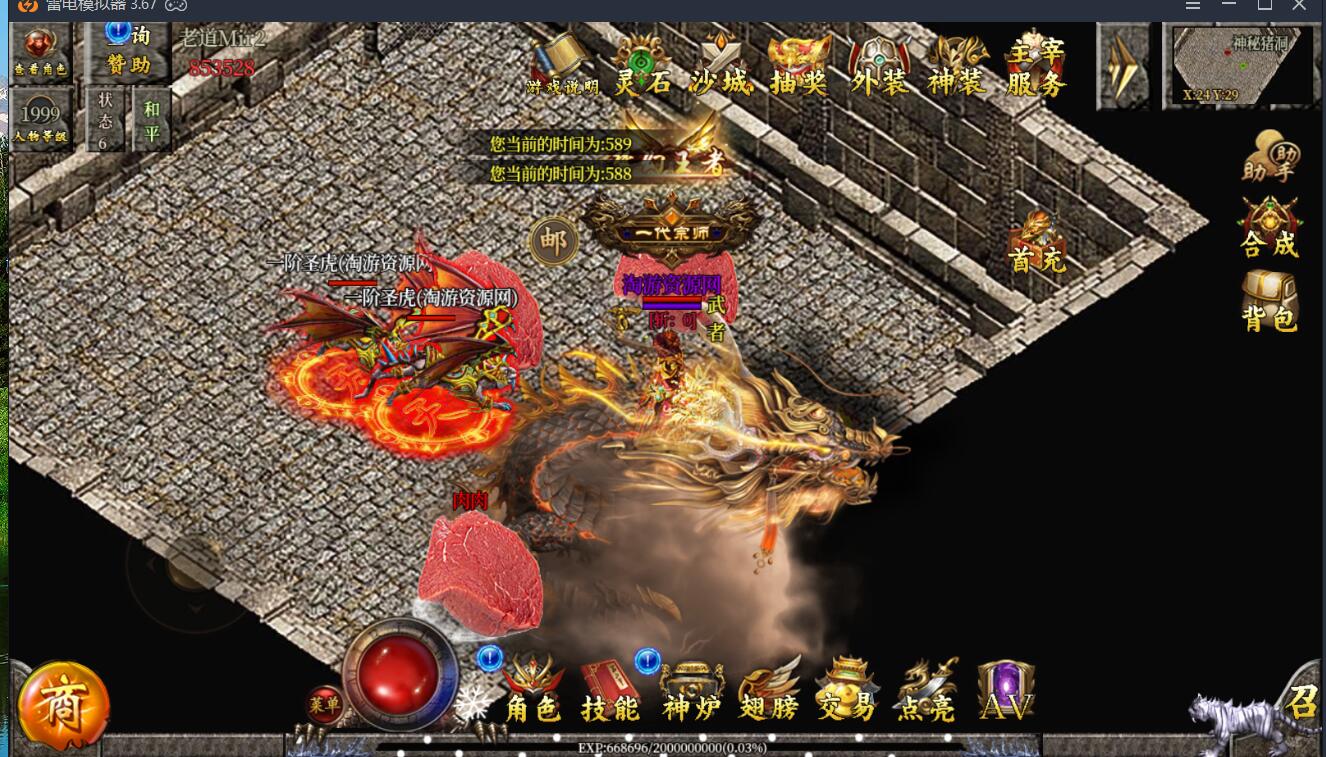Image resolution: width=1326 pixels, height=757 pixels.
Task: Open the 灵石 spirit stone menu
Action: (642, 67)
